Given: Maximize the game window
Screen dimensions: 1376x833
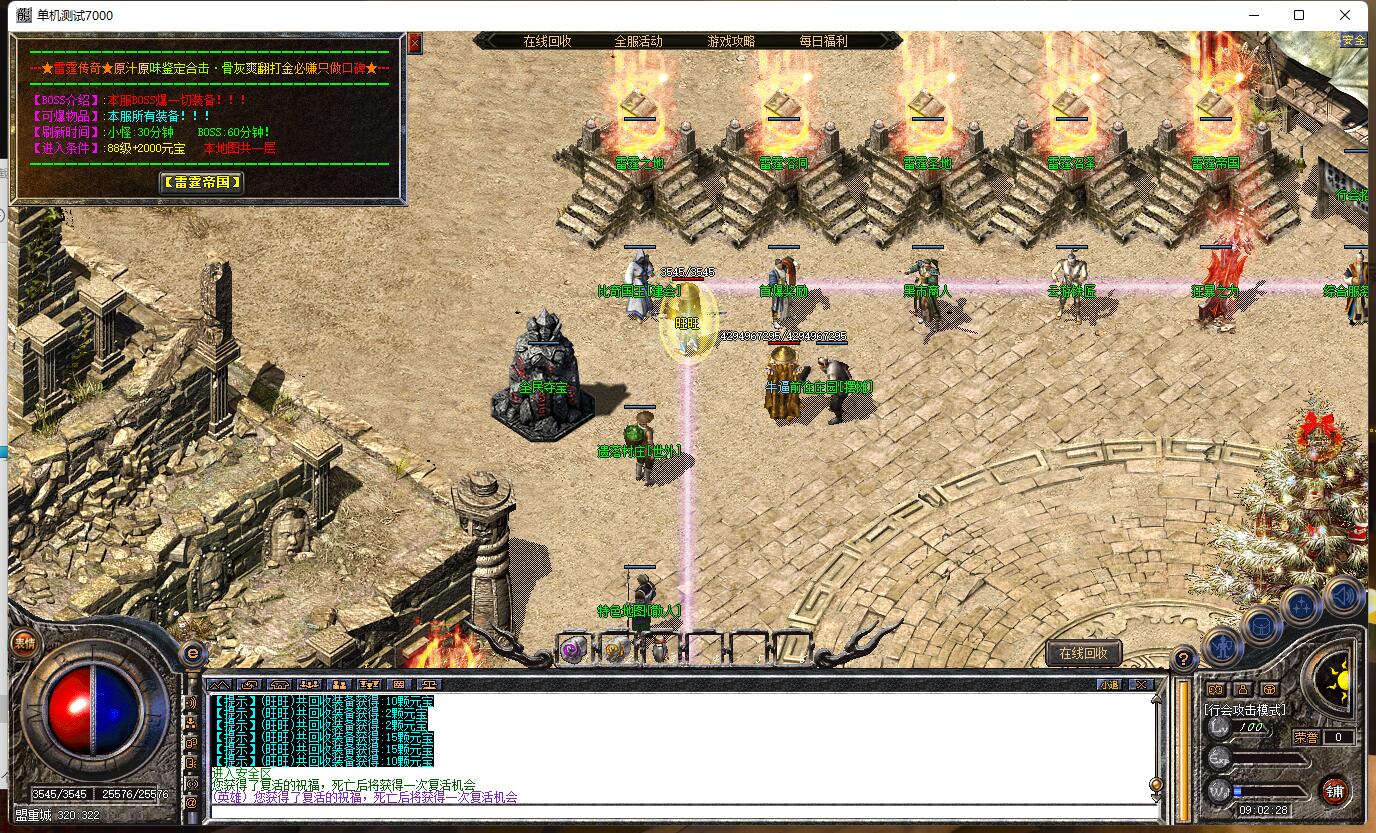Looking at the screenshot, I should [1299, 15].
